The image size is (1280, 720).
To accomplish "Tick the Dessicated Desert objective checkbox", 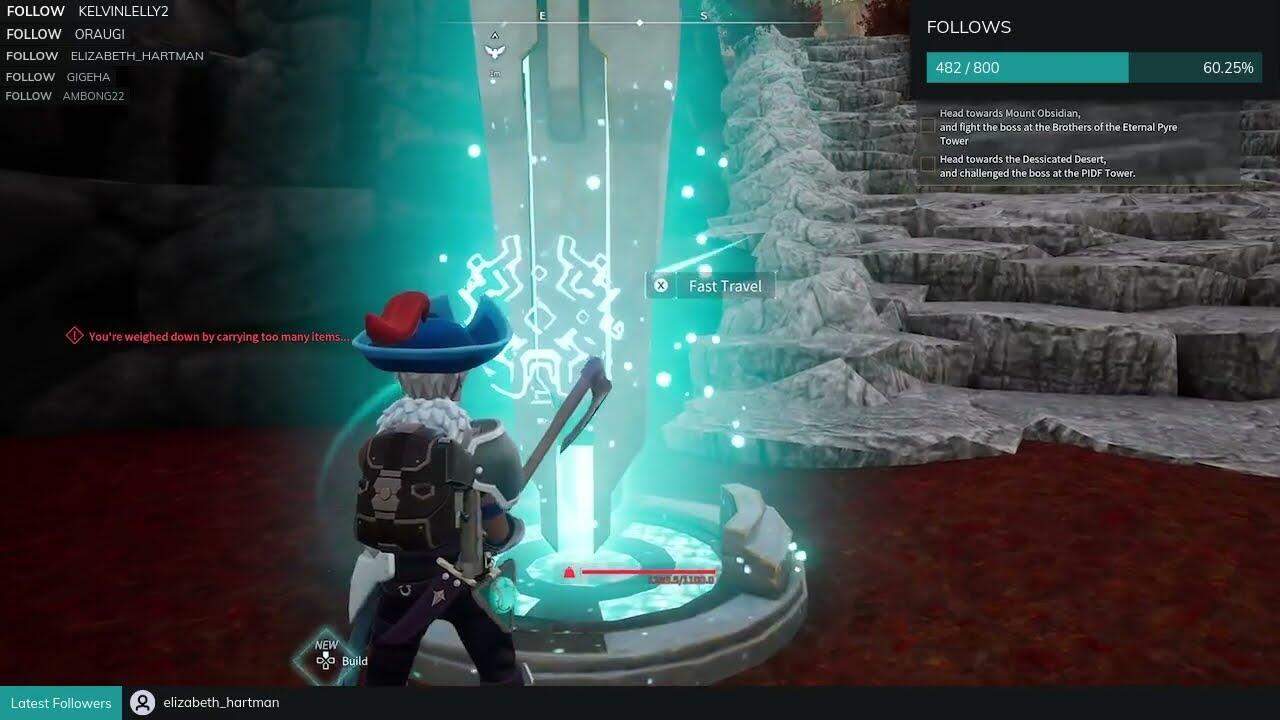I will pos(929,165).
